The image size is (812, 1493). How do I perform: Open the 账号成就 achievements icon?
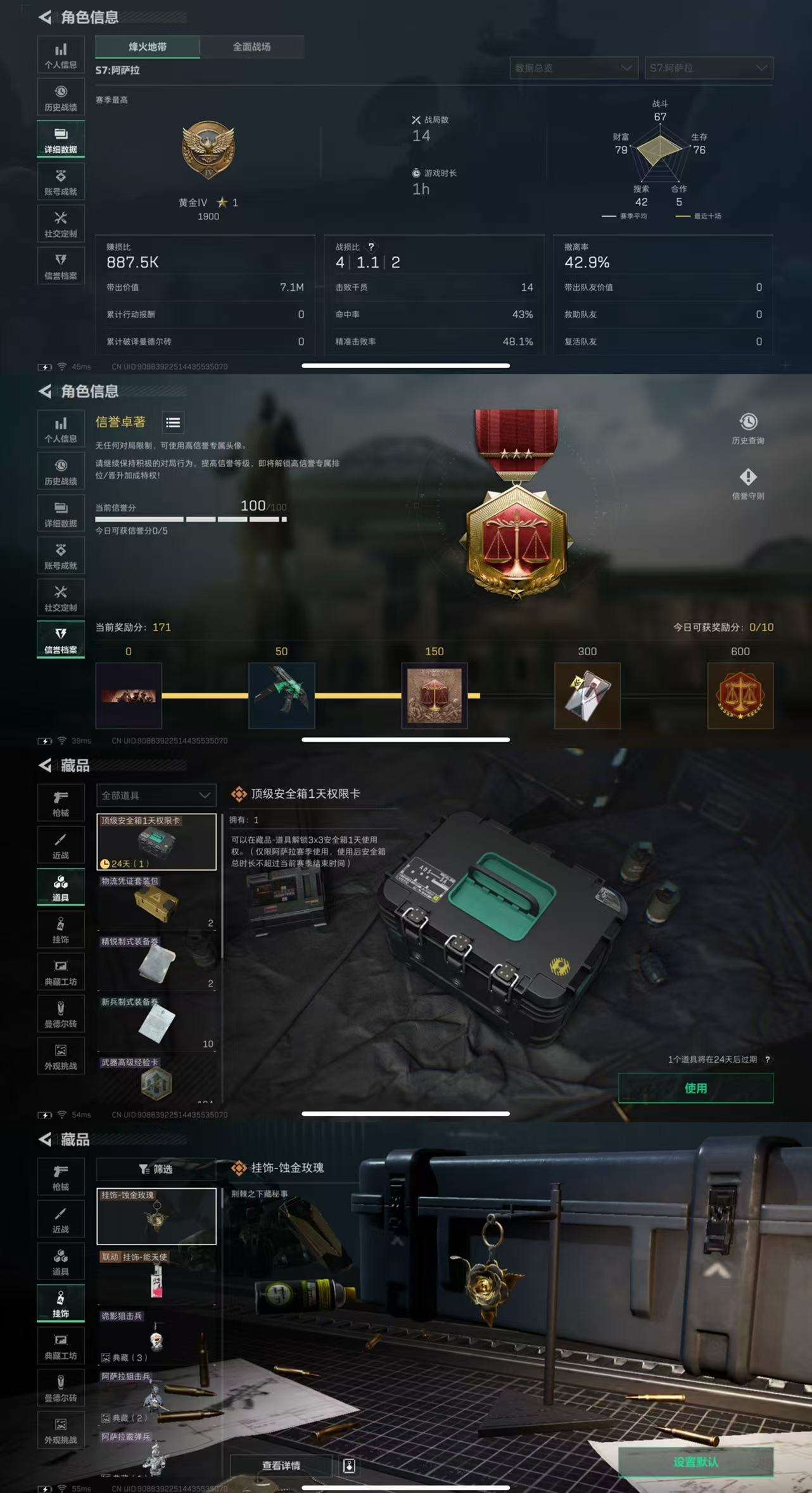(61, 181)
